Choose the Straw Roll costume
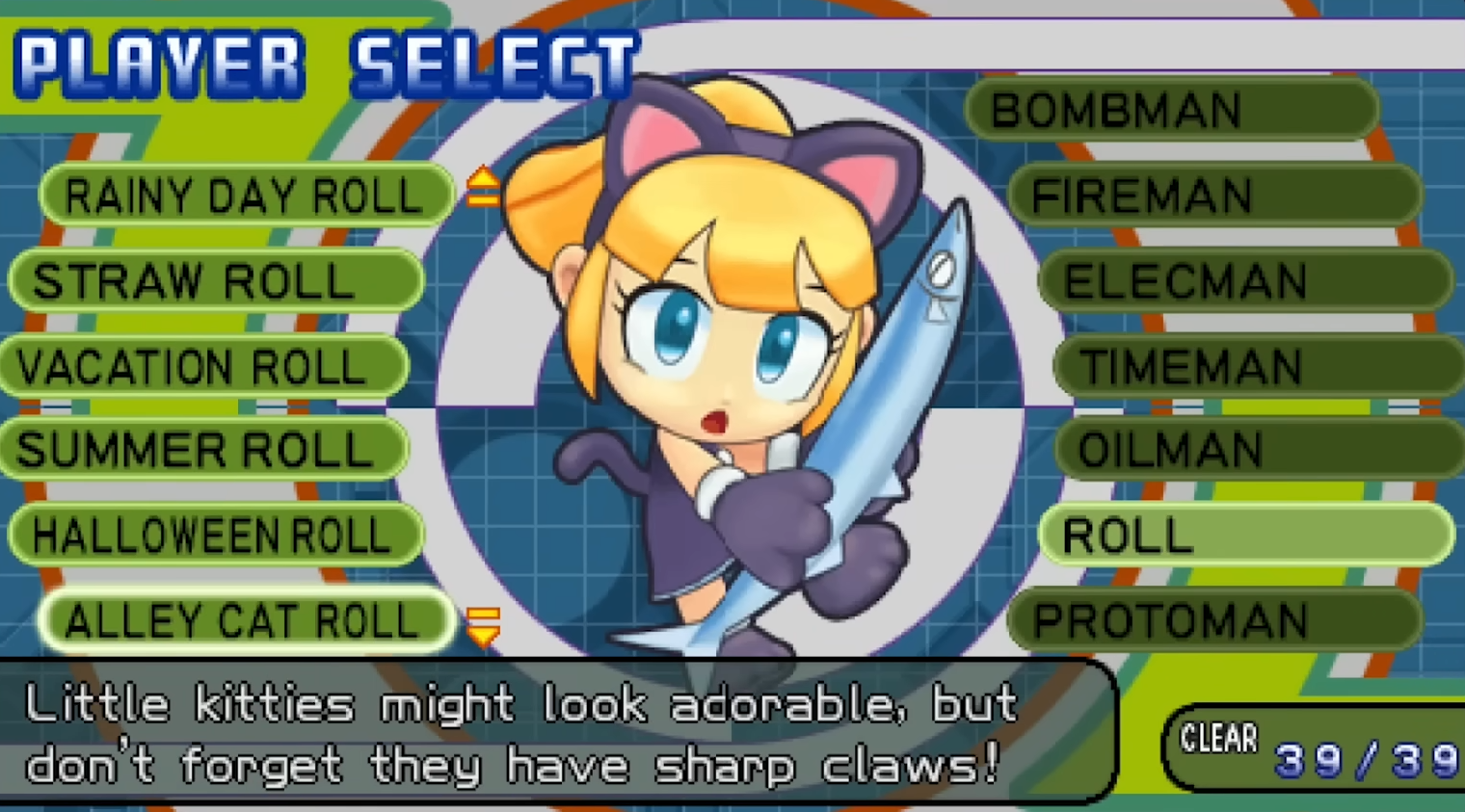The image size is (1465, 812). pyautogui.click(x=216, y=281)
